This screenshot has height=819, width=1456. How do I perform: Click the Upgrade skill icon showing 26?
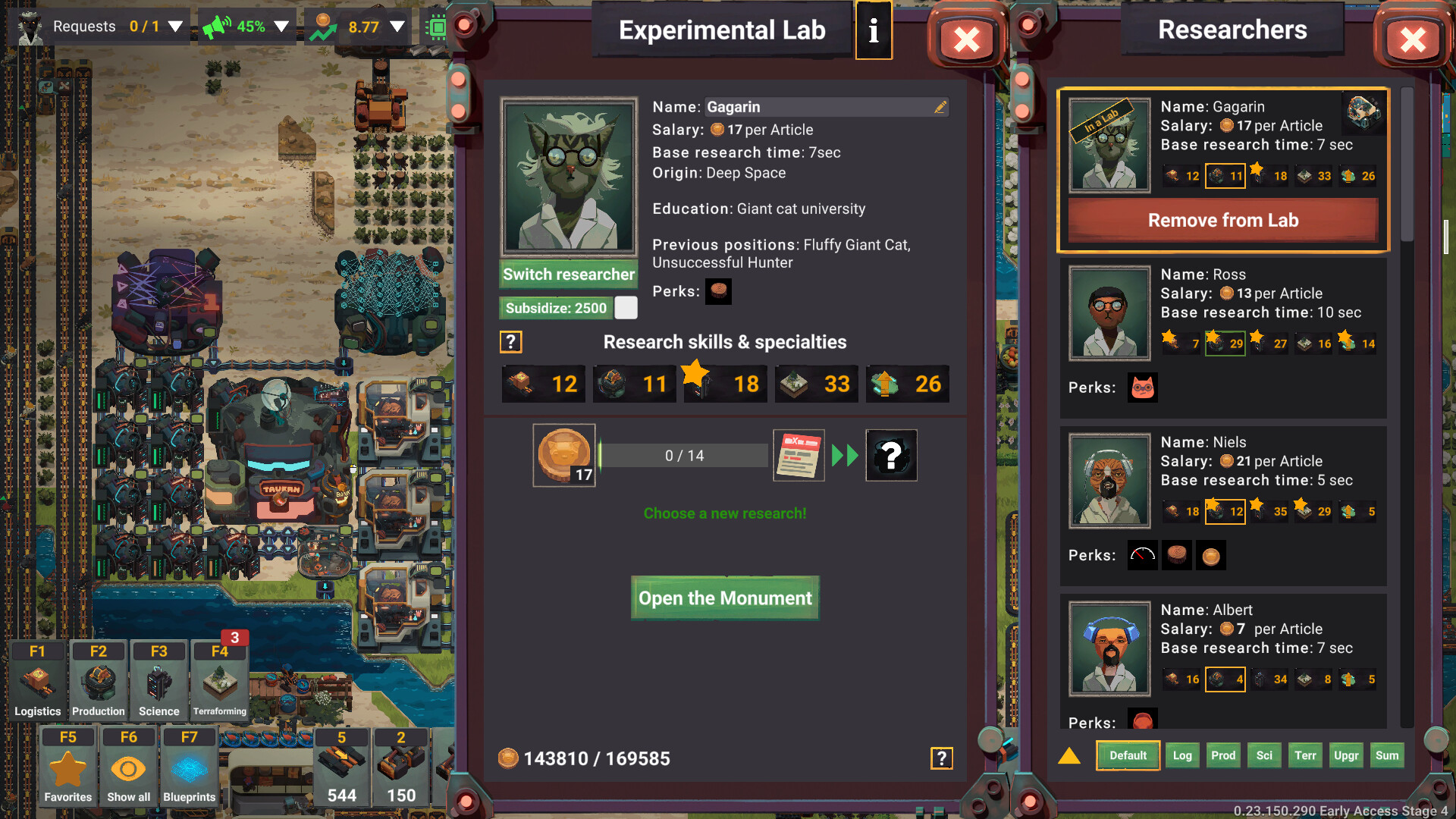coord(907,384)
